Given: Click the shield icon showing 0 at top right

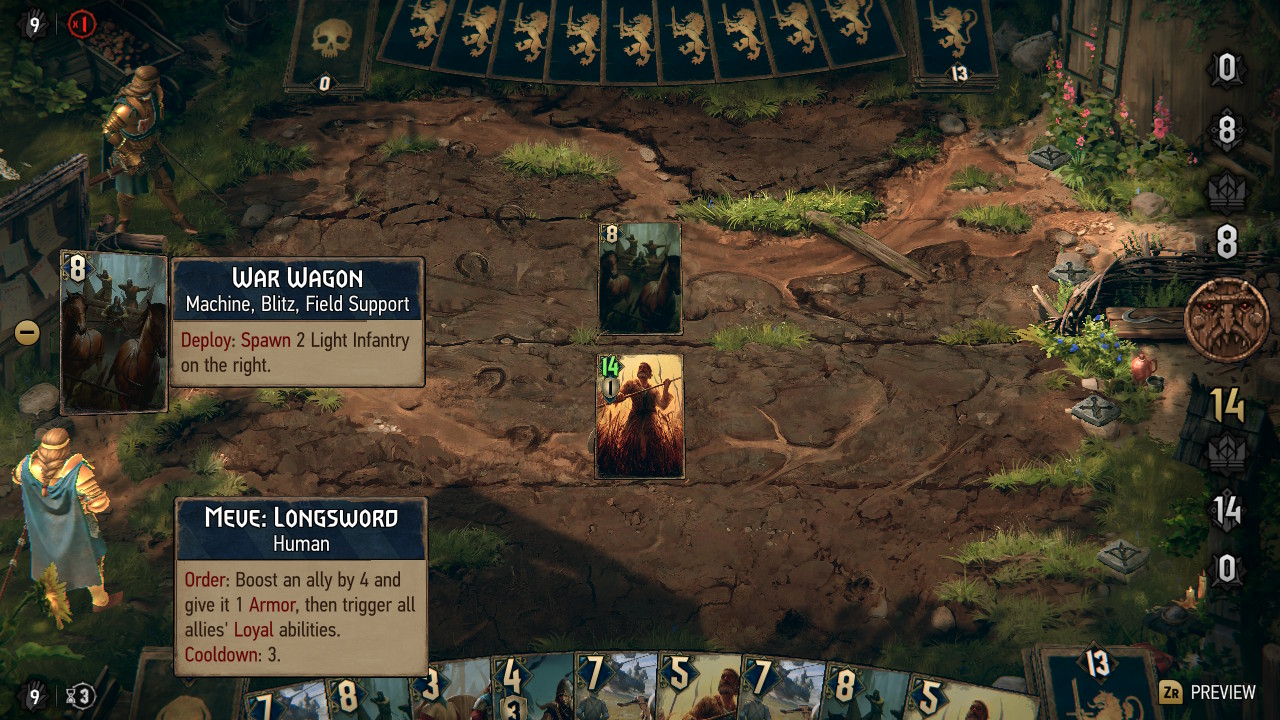Looking at the screenshot, I should point(1225,66).
